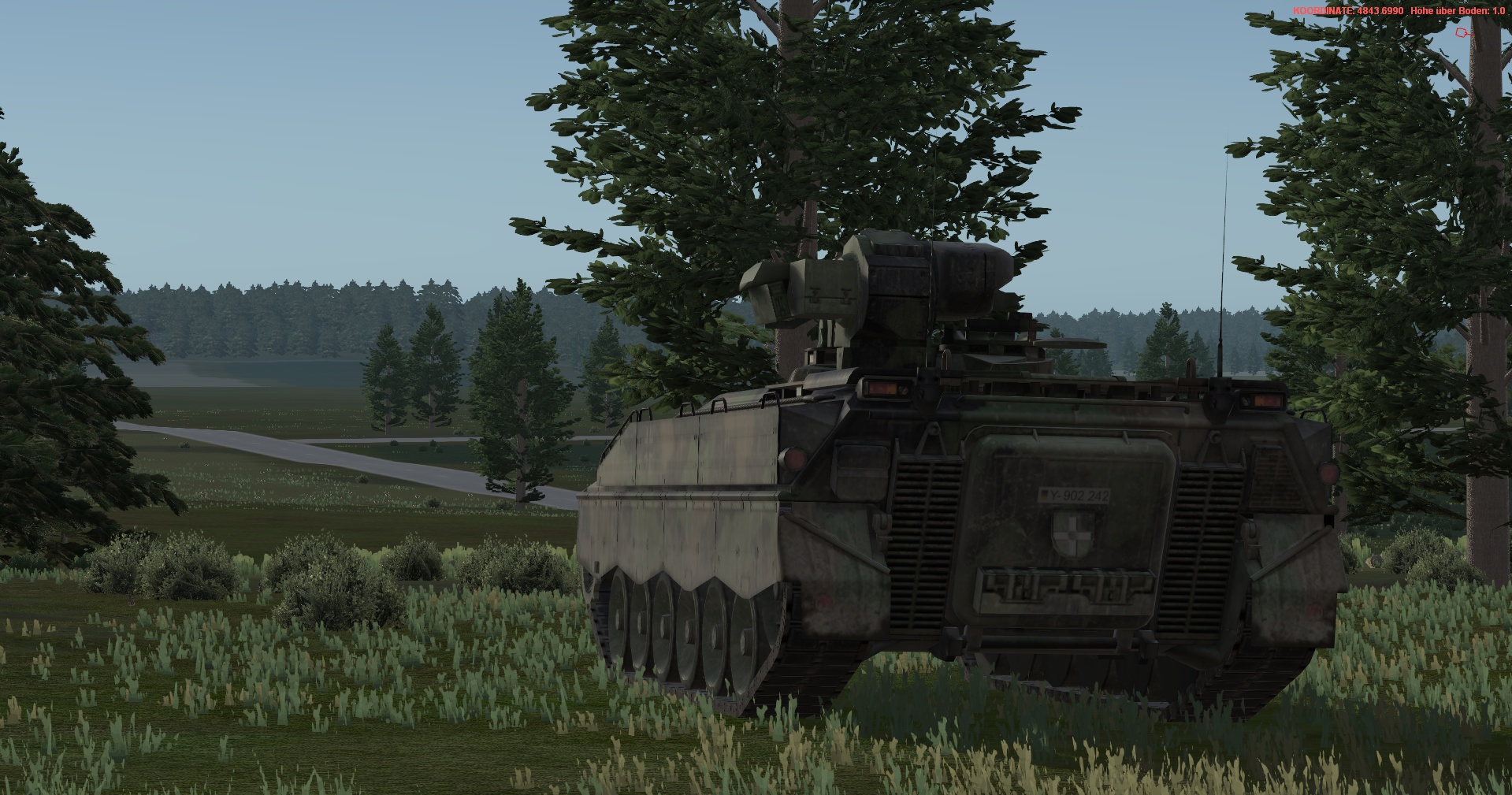Click the red camera outline icon
Image resolution: width=1512 pixels, height=795 pixels.
point(1462,33)
